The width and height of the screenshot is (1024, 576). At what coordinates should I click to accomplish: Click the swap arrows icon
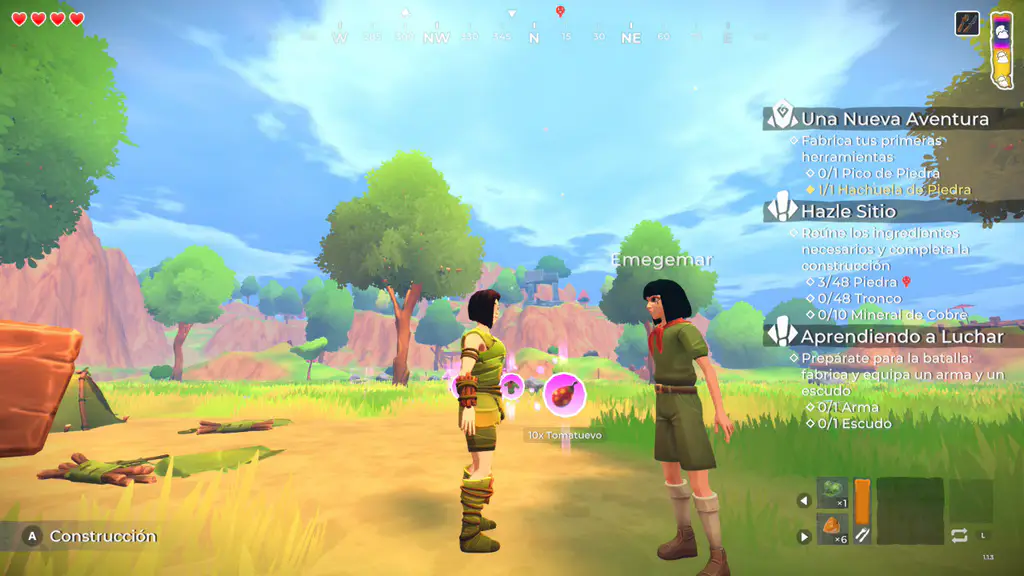[x=959, y=535]
